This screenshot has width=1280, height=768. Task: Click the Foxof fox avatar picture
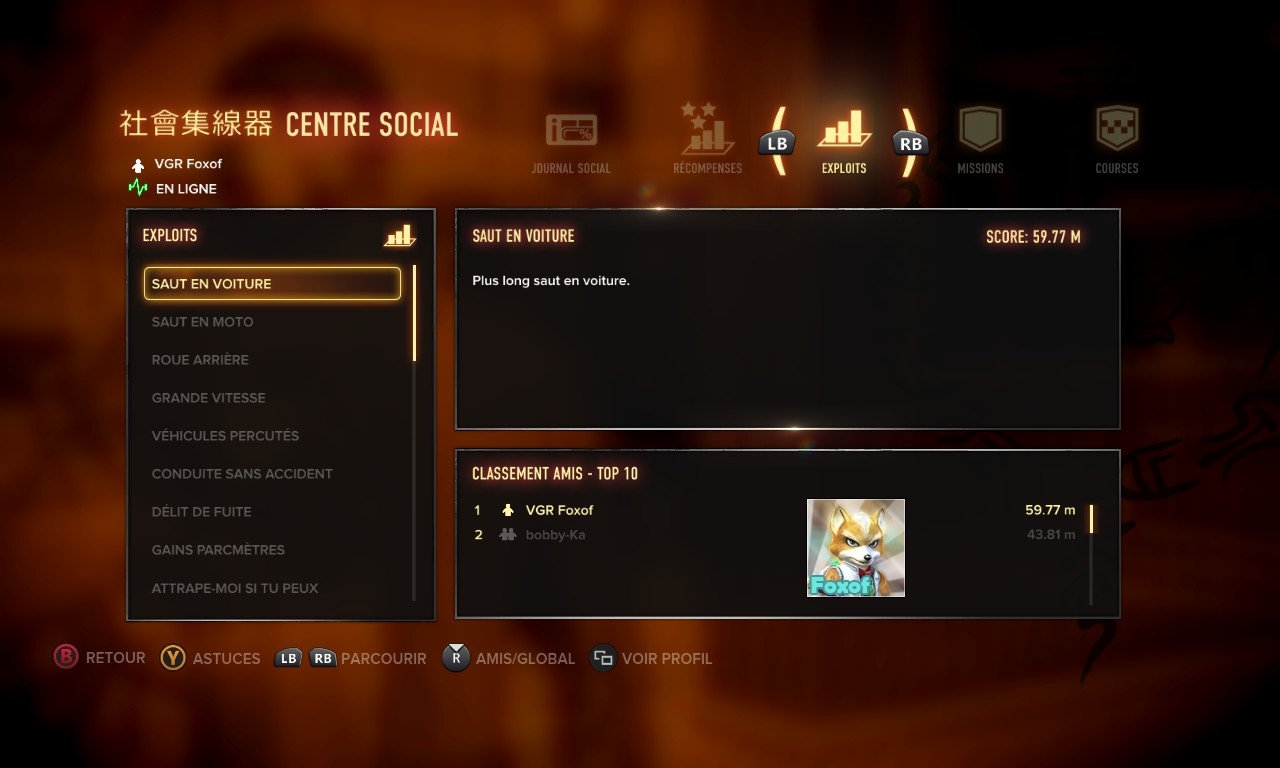click(856, 548)
